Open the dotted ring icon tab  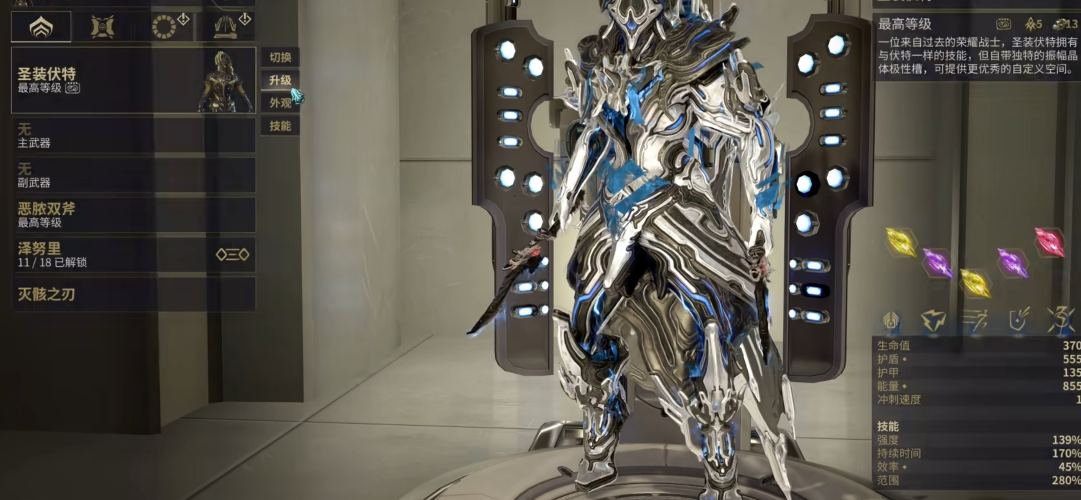[164, 27]
